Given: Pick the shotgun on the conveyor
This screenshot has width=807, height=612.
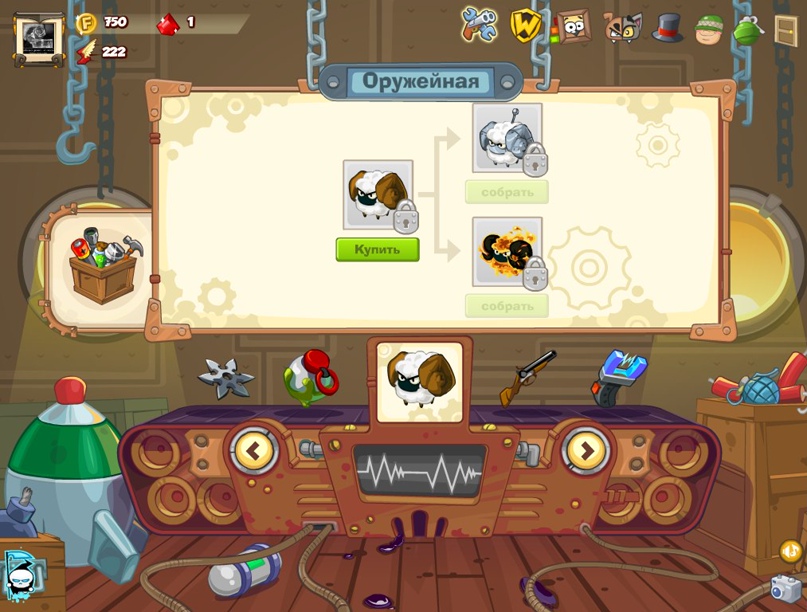Looking at the screenshot, I should pyautogui.click(x=528, y=376).
